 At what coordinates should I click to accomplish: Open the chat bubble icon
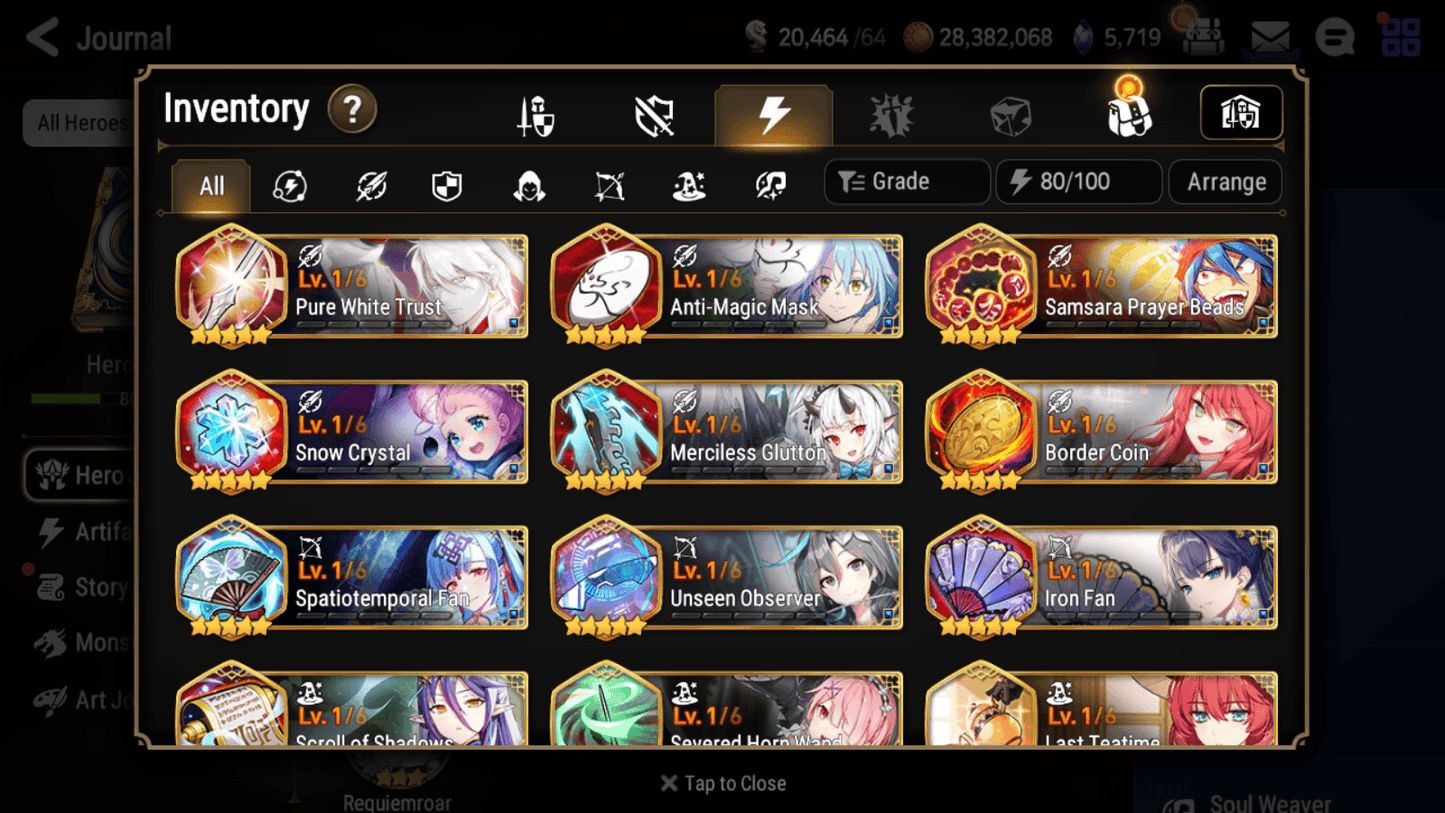pos(1334,37)
